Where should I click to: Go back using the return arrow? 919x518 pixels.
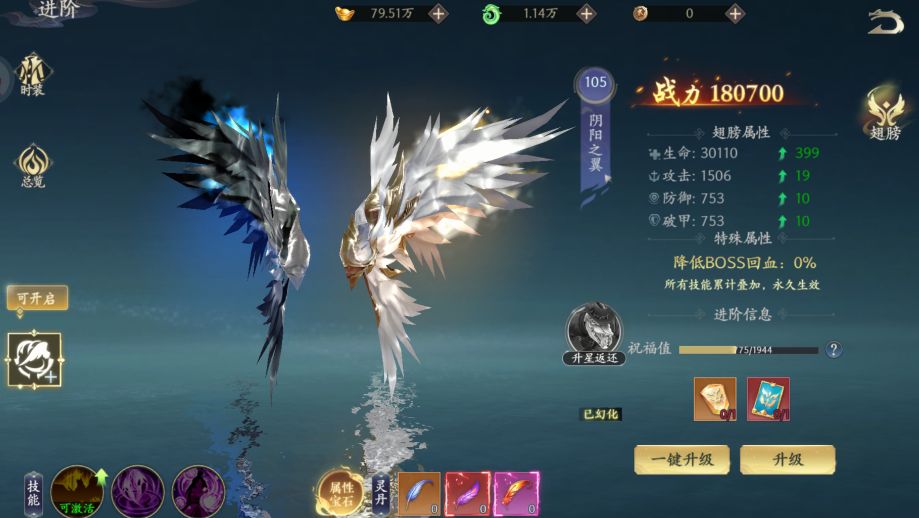[885, 22]
